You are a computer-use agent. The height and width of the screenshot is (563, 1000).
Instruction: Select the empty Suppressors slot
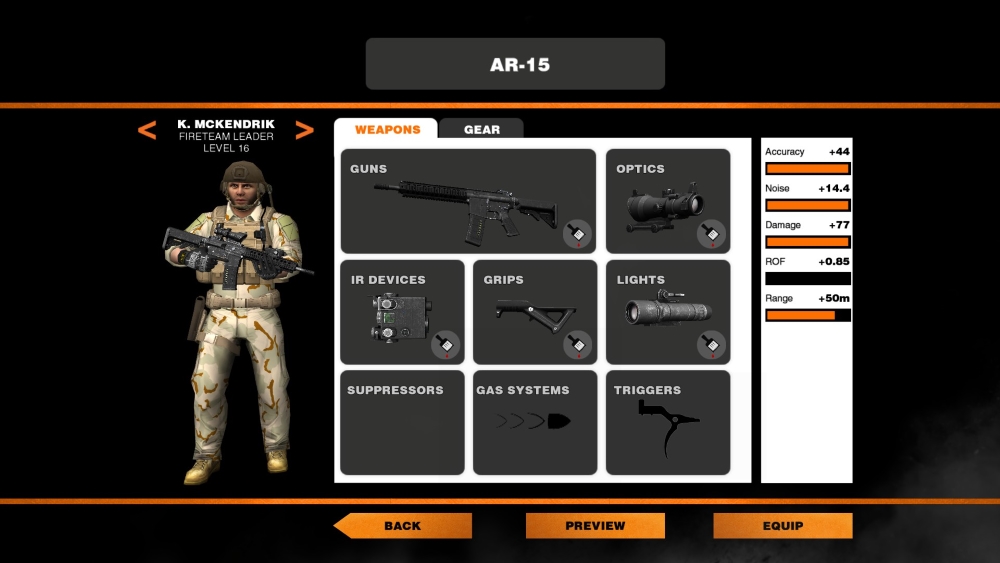point(402,422)
